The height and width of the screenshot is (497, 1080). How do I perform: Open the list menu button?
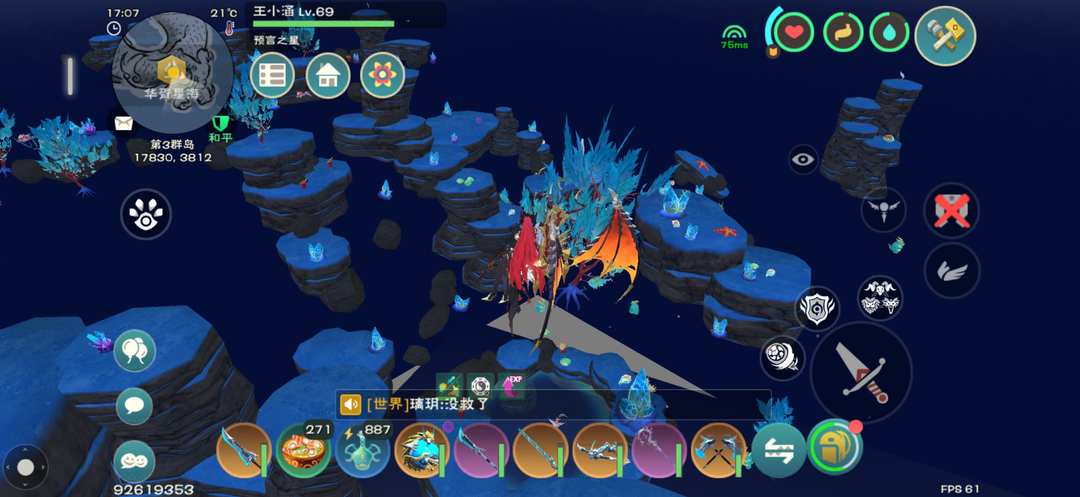(x=272, y=75)
